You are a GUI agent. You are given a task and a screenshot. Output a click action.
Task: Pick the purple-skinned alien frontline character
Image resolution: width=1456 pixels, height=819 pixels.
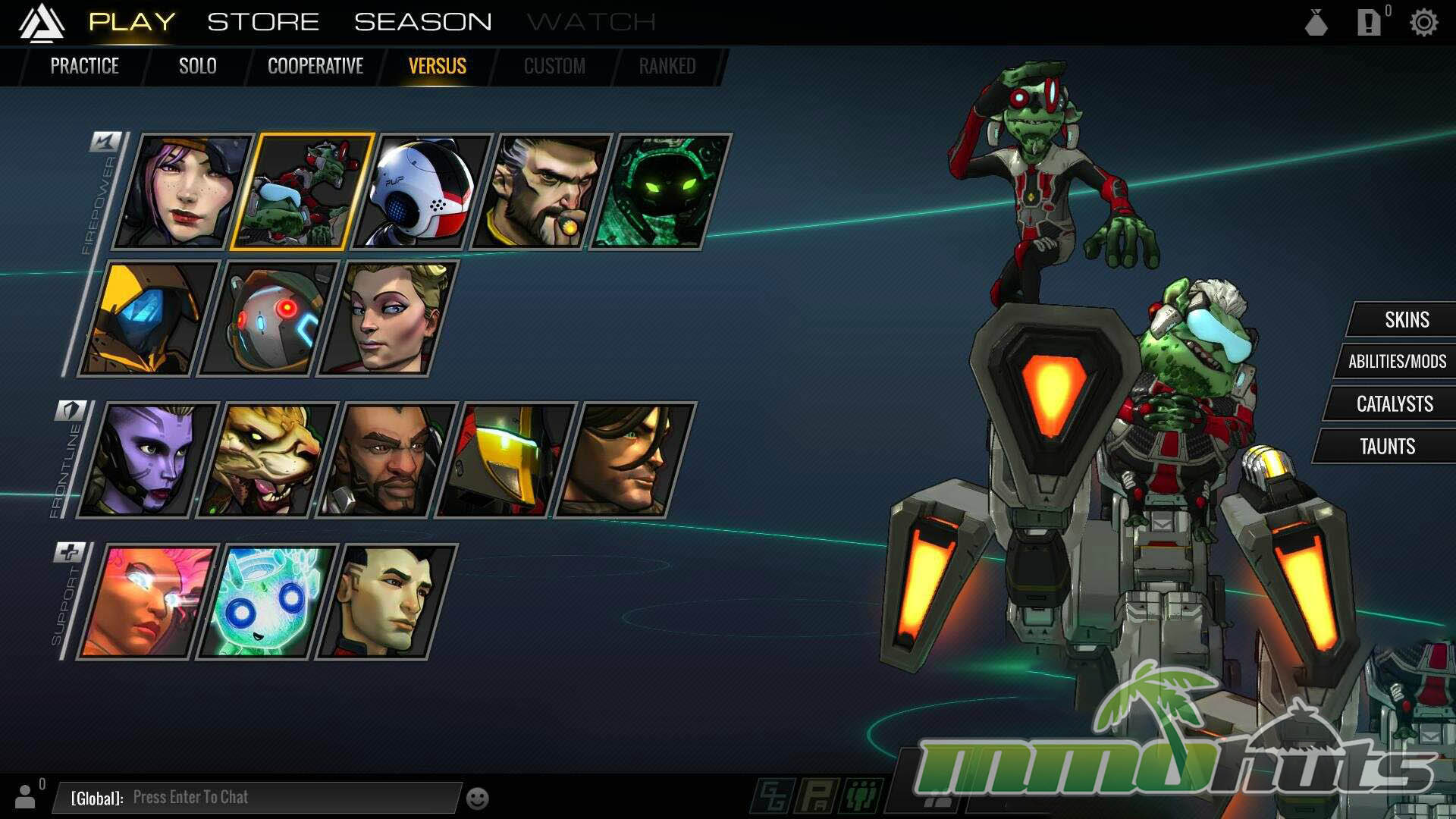(x=146, y=460)
